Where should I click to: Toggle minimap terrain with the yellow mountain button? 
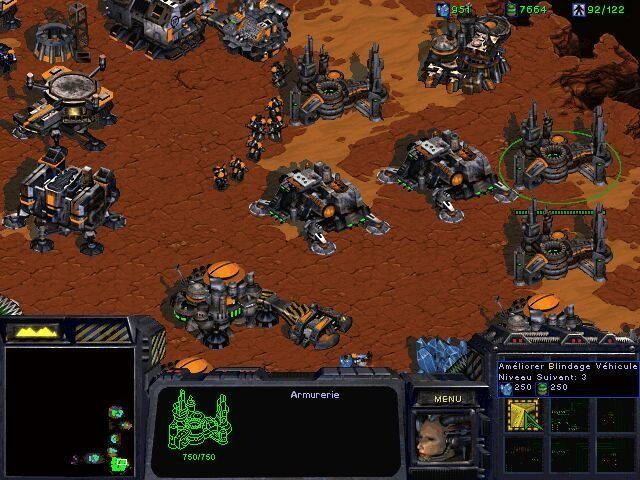33,331
